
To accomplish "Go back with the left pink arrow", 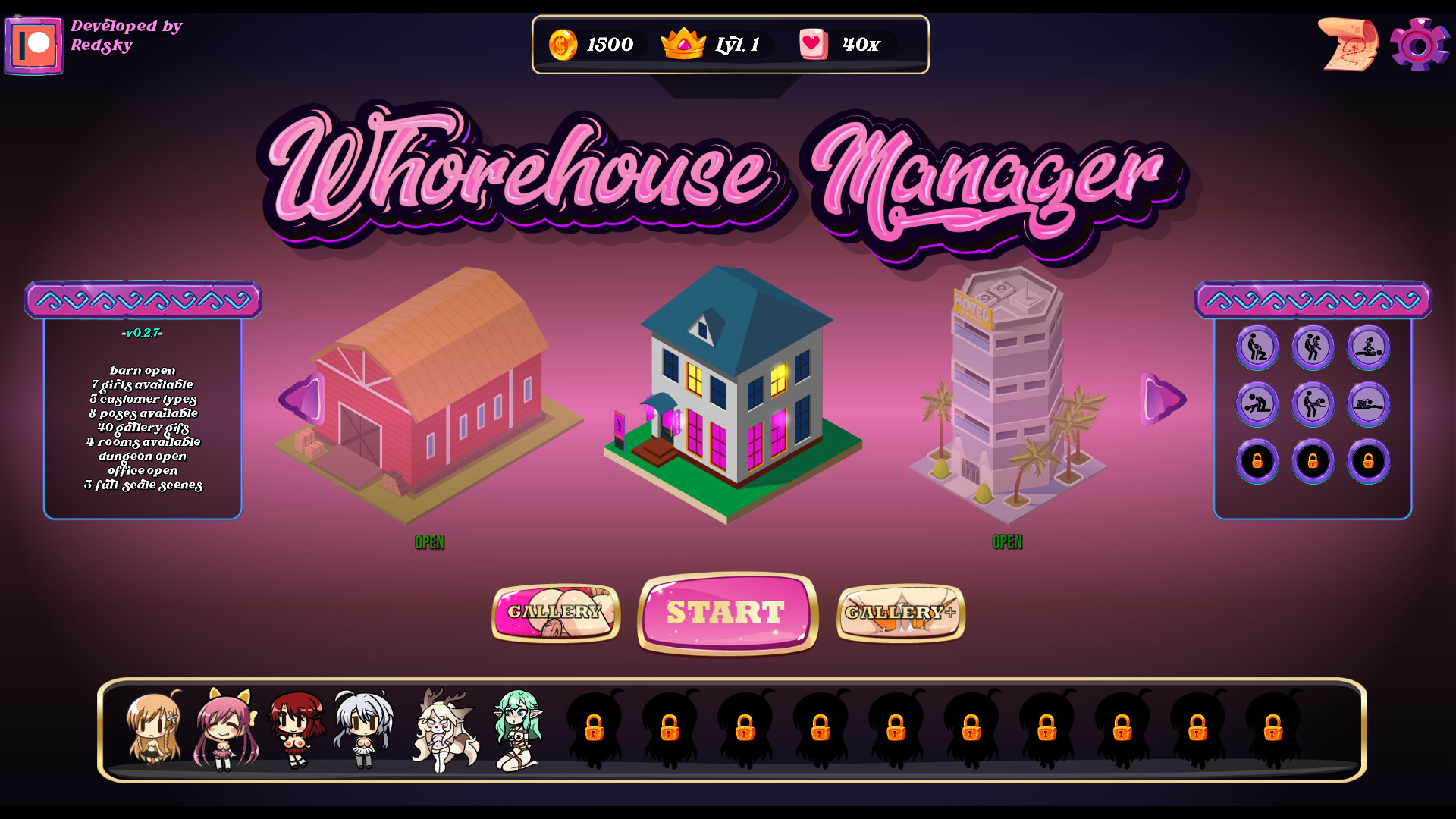I will coord(303,400).
